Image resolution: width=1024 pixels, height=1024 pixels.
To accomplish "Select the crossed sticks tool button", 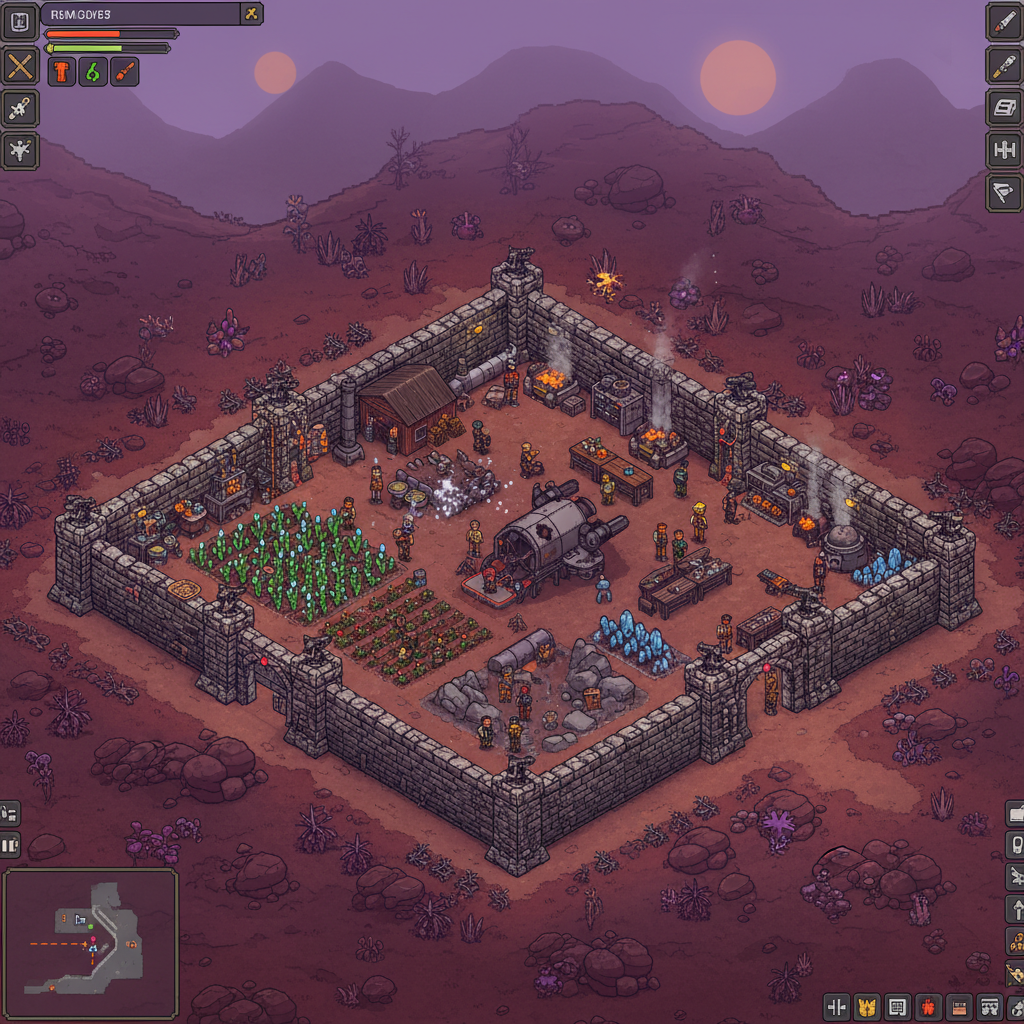I will click(20, 67).
